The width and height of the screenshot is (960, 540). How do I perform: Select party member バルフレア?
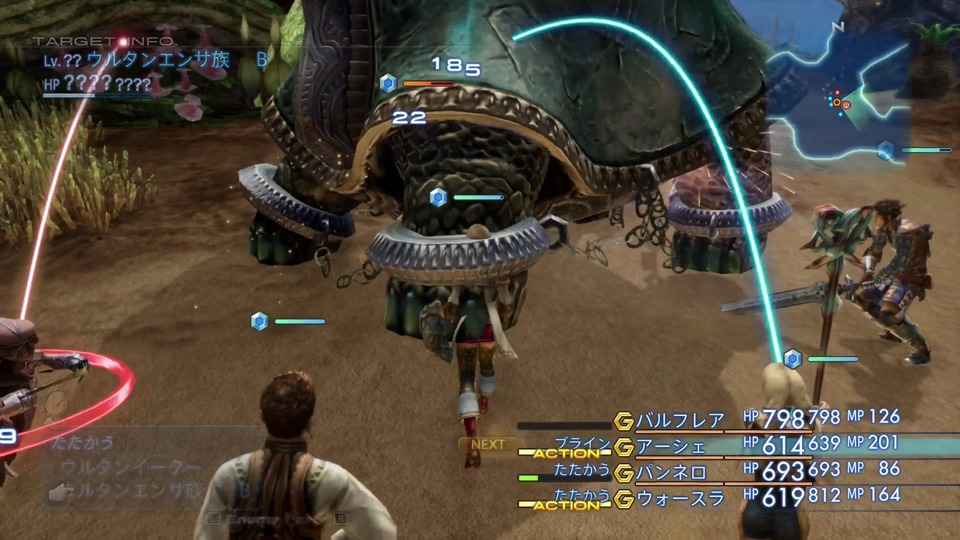pos(680,419)
